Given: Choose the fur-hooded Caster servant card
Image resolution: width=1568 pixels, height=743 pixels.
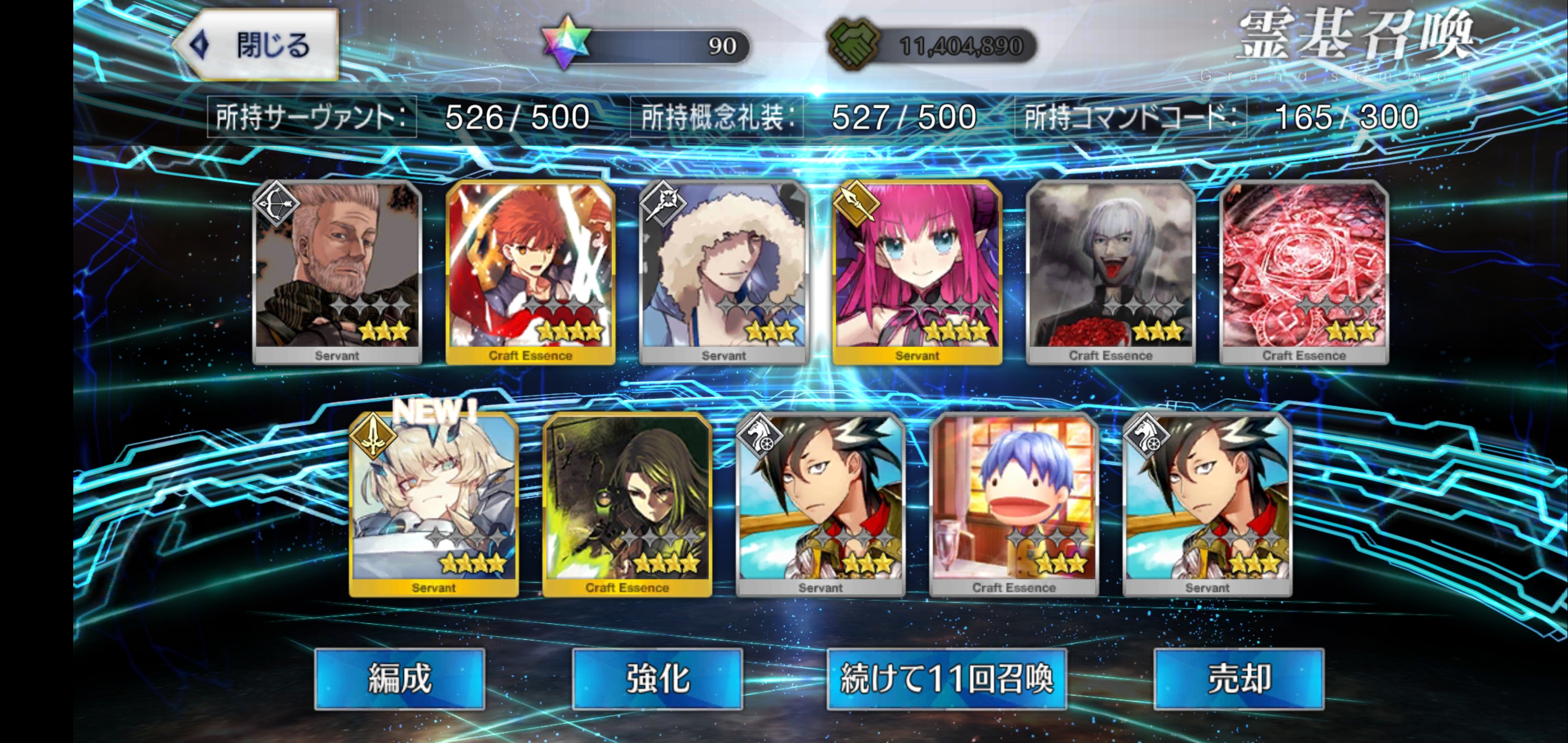Looking at the screenshot, I should [x=724, y=271].
